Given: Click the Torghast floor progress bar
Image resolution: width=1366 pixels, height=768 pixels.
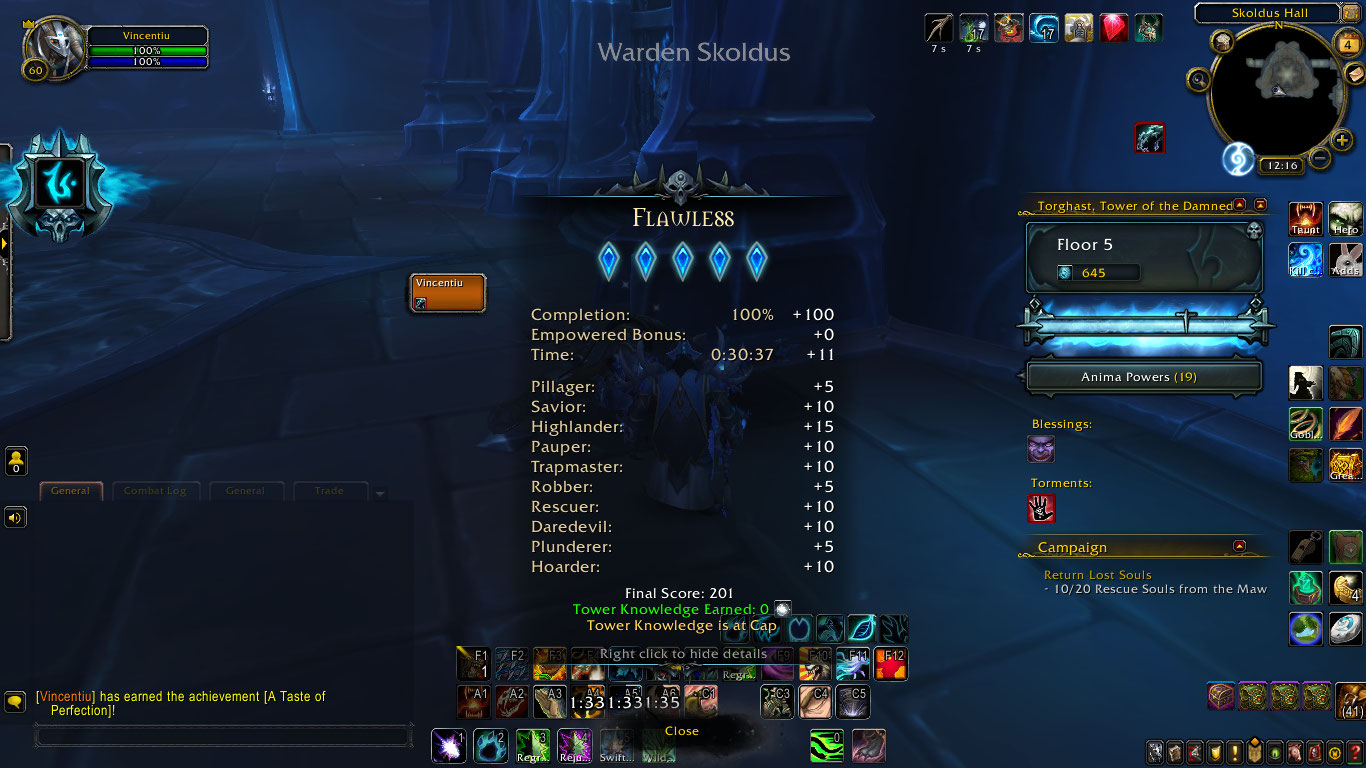Looking at the screenshot, I should point(1143,325).
